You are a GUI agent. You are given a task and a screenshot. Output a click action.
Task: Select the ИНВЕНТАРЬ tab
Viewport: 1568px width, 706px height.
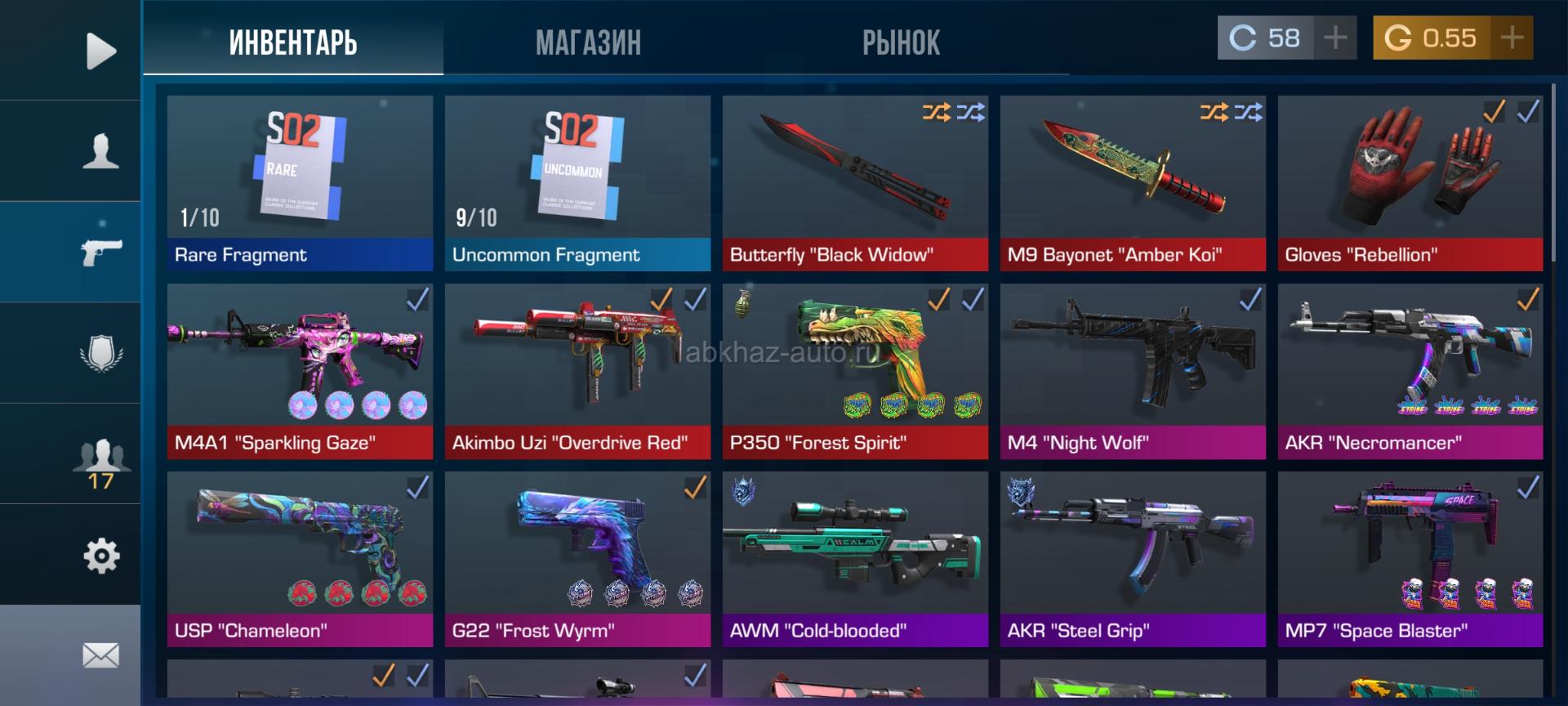pos(293,42)
